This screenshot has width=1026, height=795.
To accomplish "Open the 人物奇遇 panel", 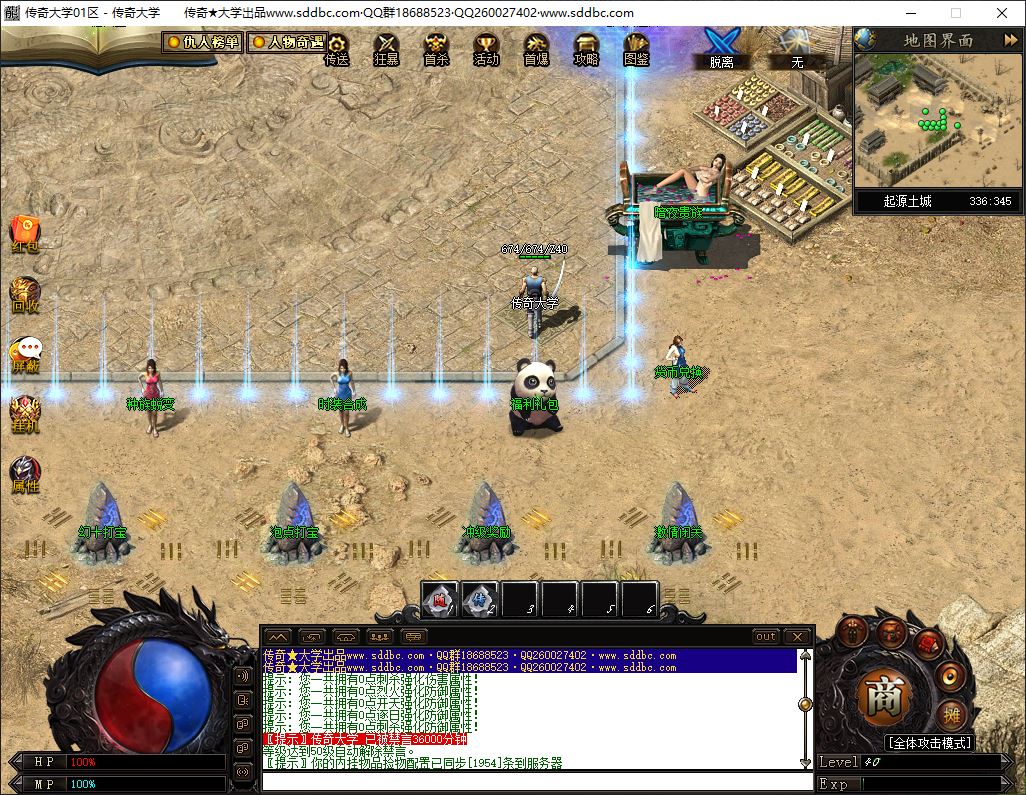I will tap(287, 43).
